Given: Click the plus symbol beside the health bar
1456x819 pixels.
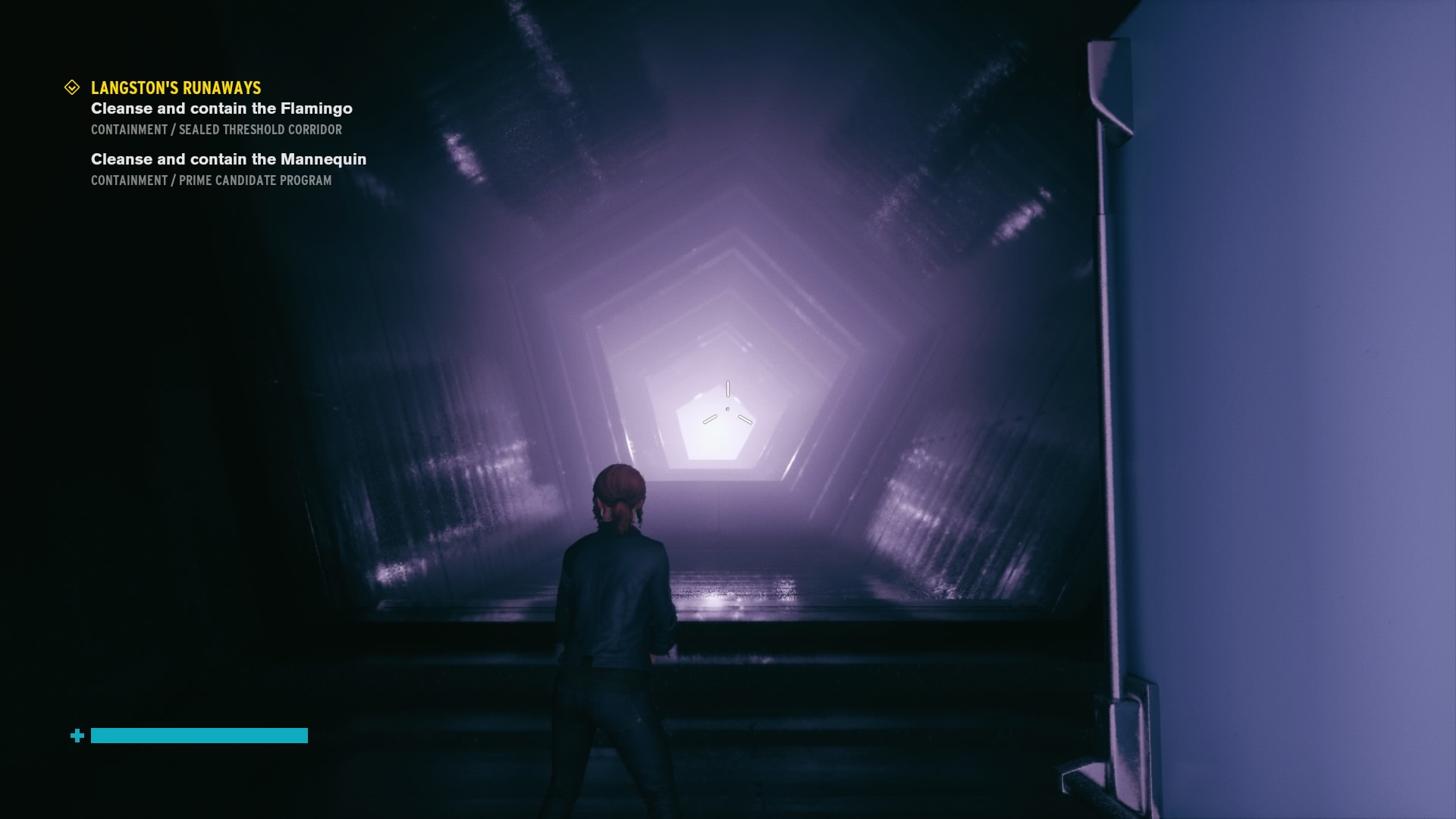Looking at the screenshot, I should (x=77, y=736).
